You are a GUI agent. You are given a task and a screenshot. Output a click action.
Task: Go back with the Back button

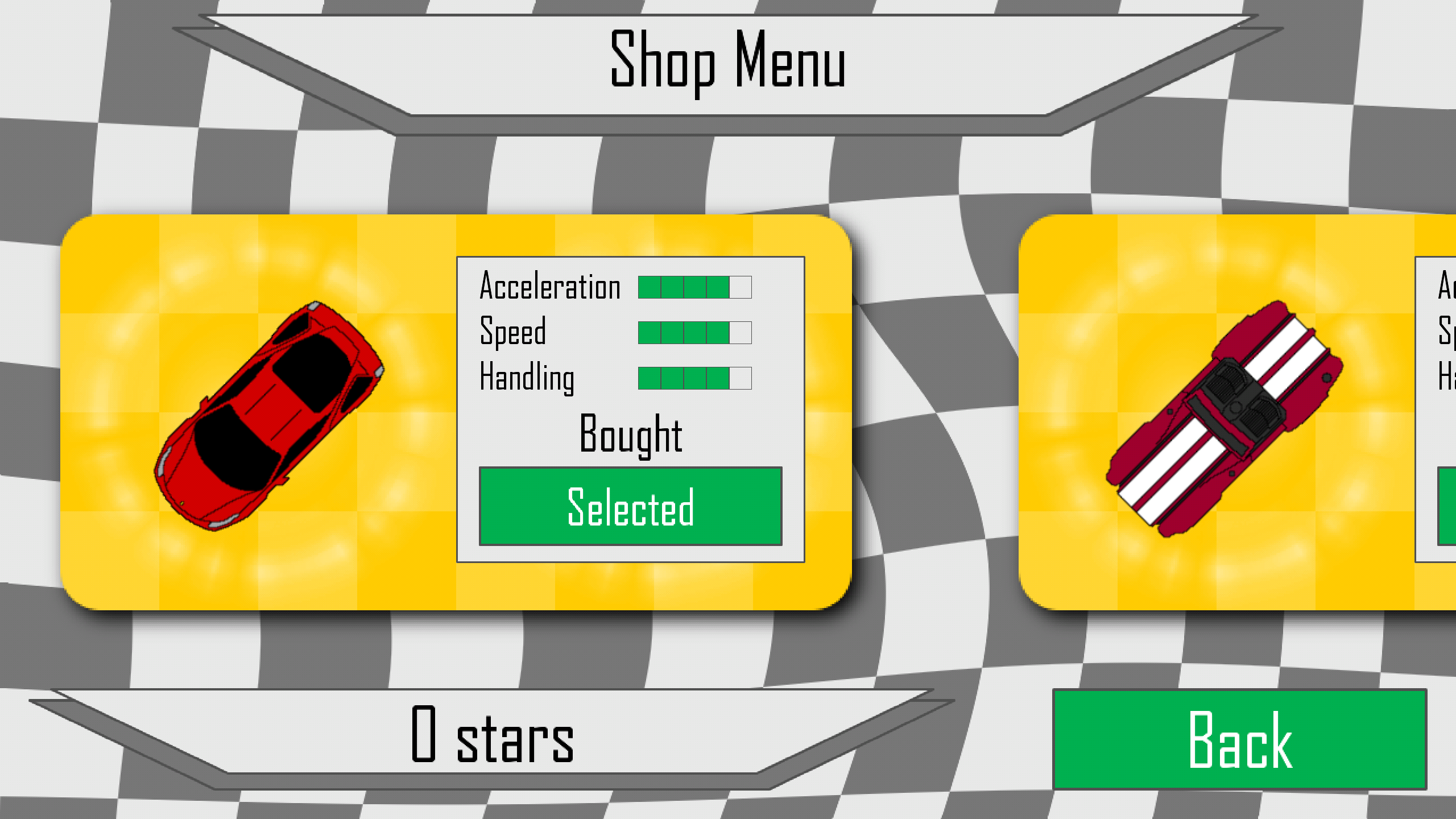(x=1240, y=739)
